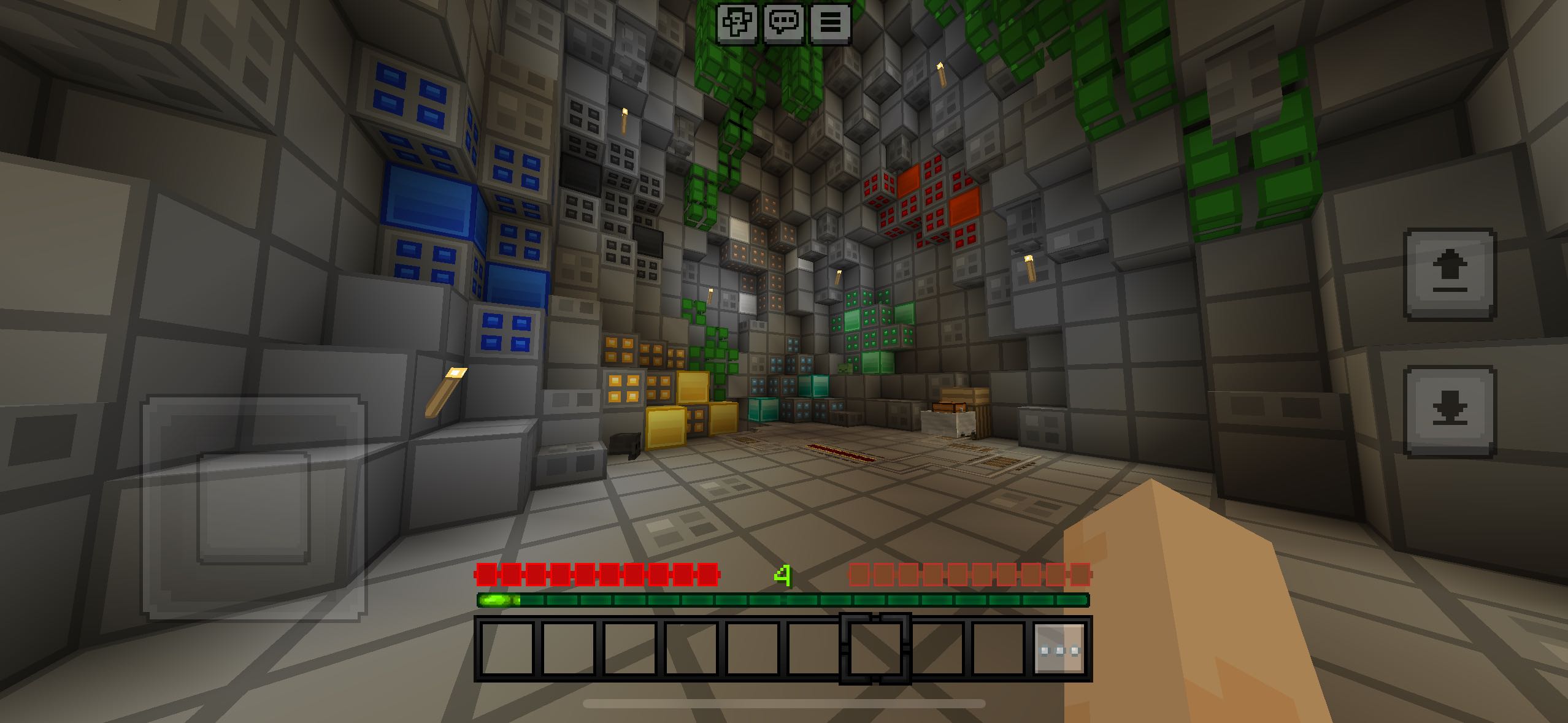Screen dimensions: 1568x723
Task: Tap the descend down arrow button
Action: [x=1450, y=411]
